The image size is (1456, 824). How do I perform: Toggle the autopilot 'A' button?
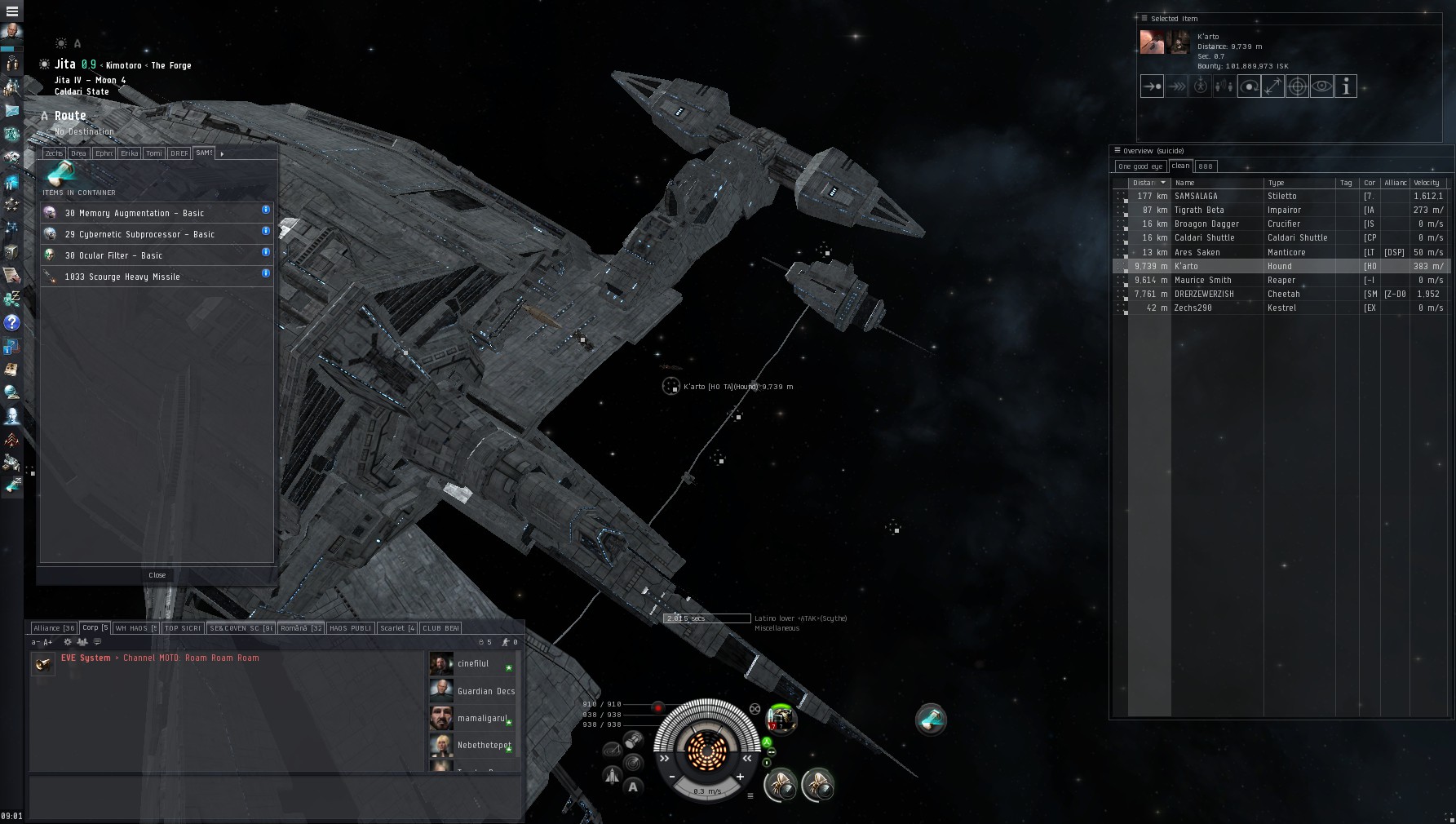(x=633, y=786)
